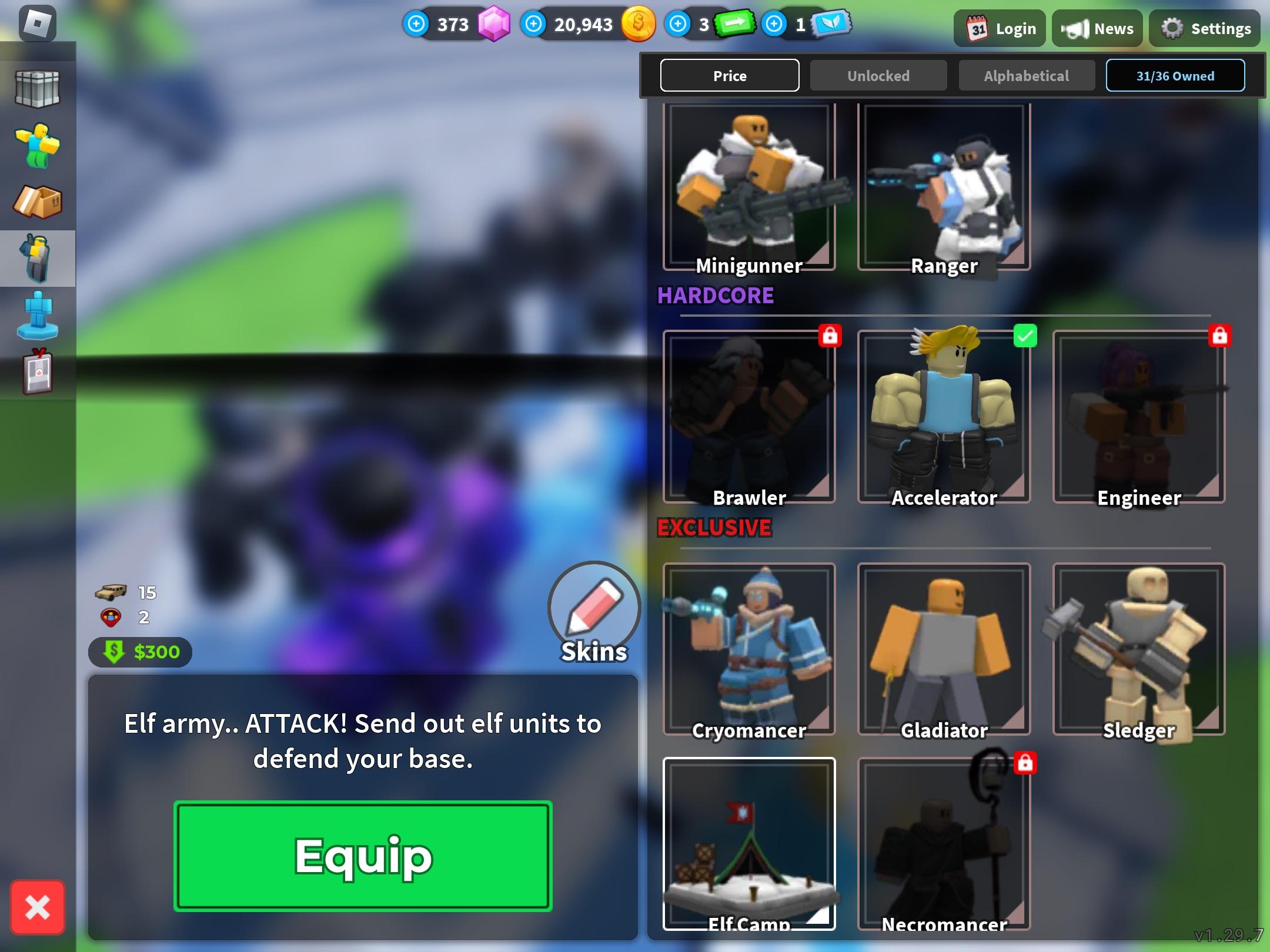Screen dimensions: 1270x952
Task: Sort towers by Price
Action: [730, 75]
